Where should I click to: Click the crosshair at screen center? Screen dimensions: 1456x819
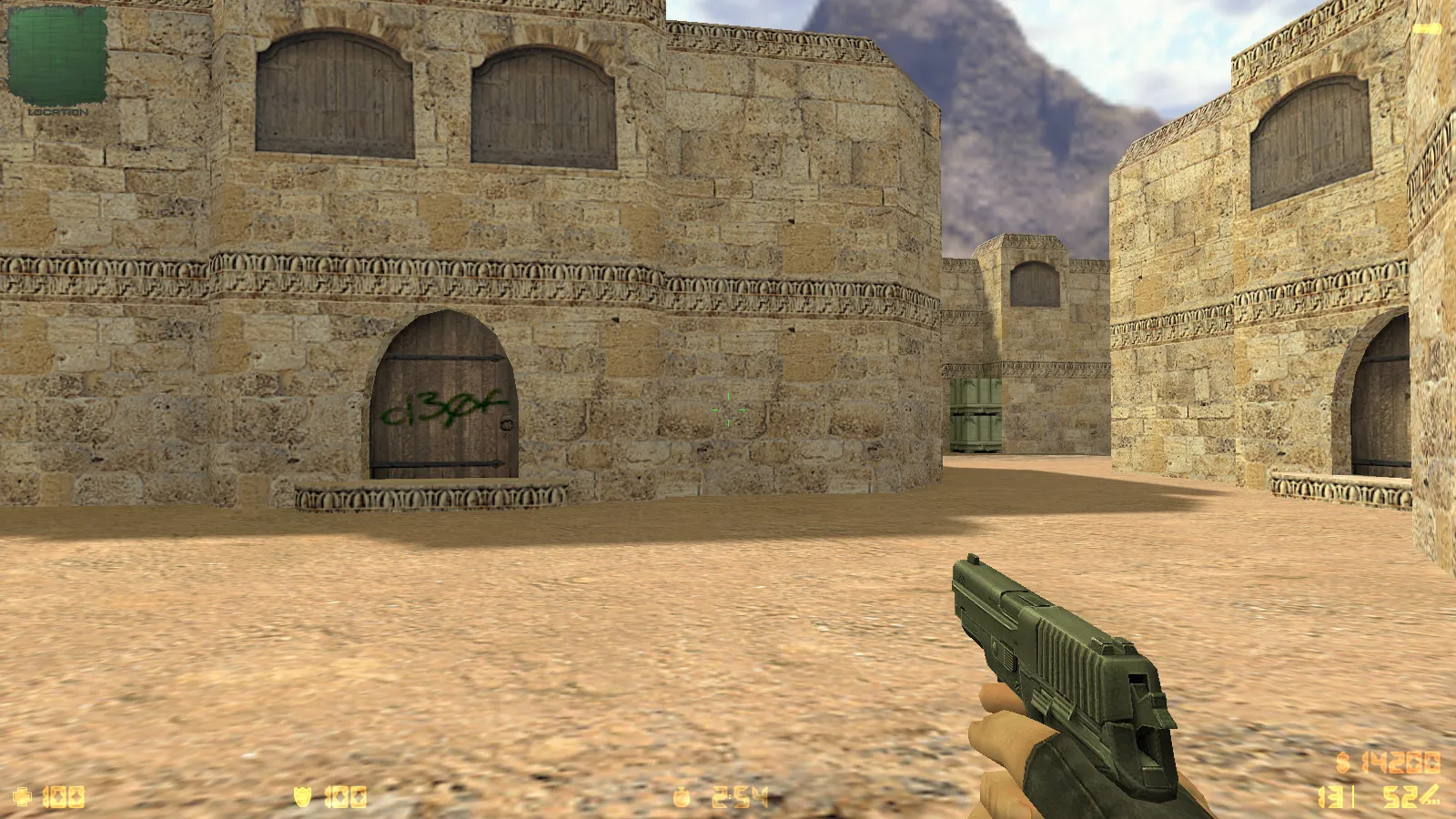728,409
